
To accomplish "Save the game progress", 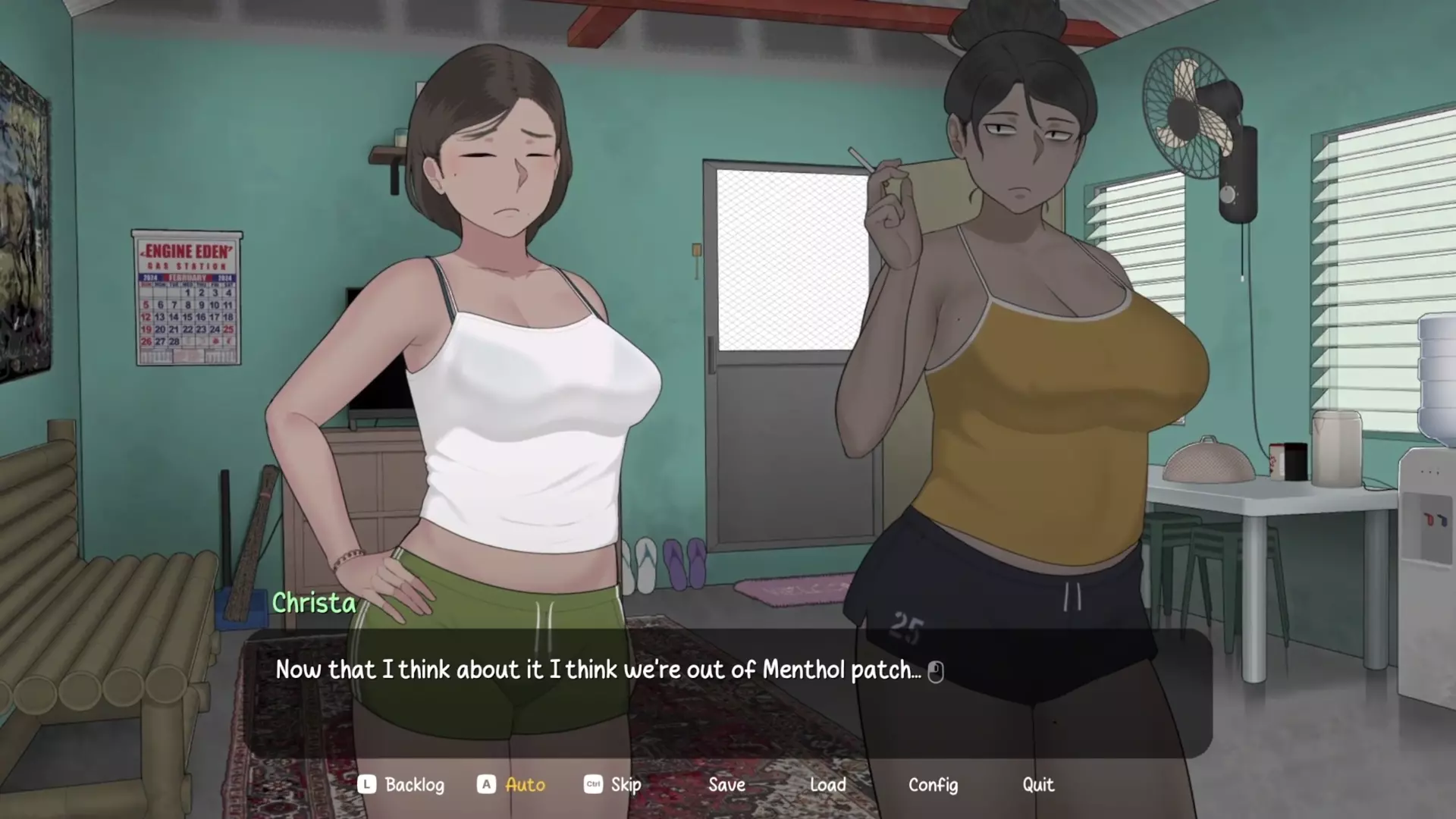I will [726, 785].
